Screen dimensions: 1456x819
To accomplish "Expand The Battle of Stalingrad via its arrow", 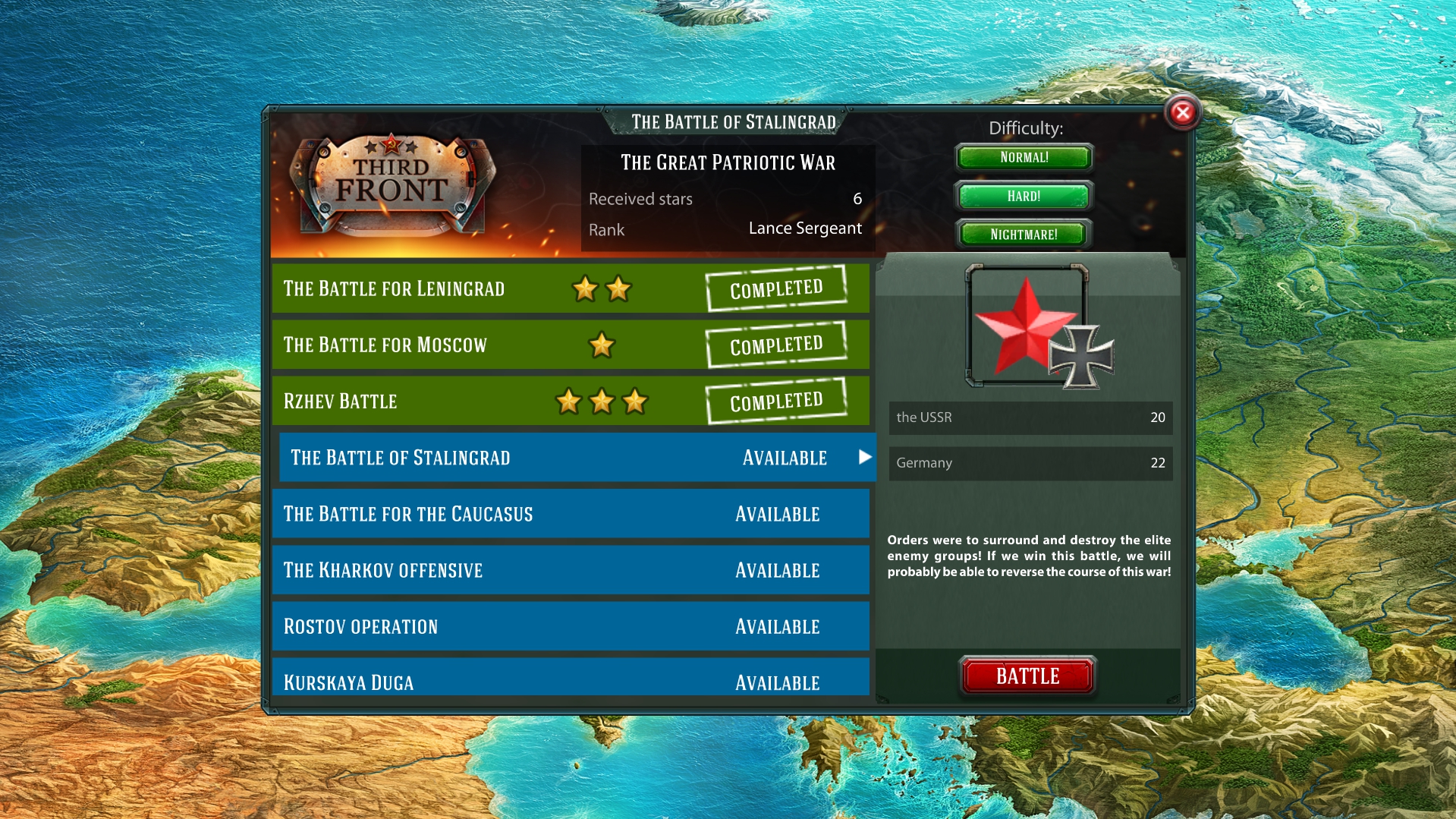I will (x=863, y=458).
